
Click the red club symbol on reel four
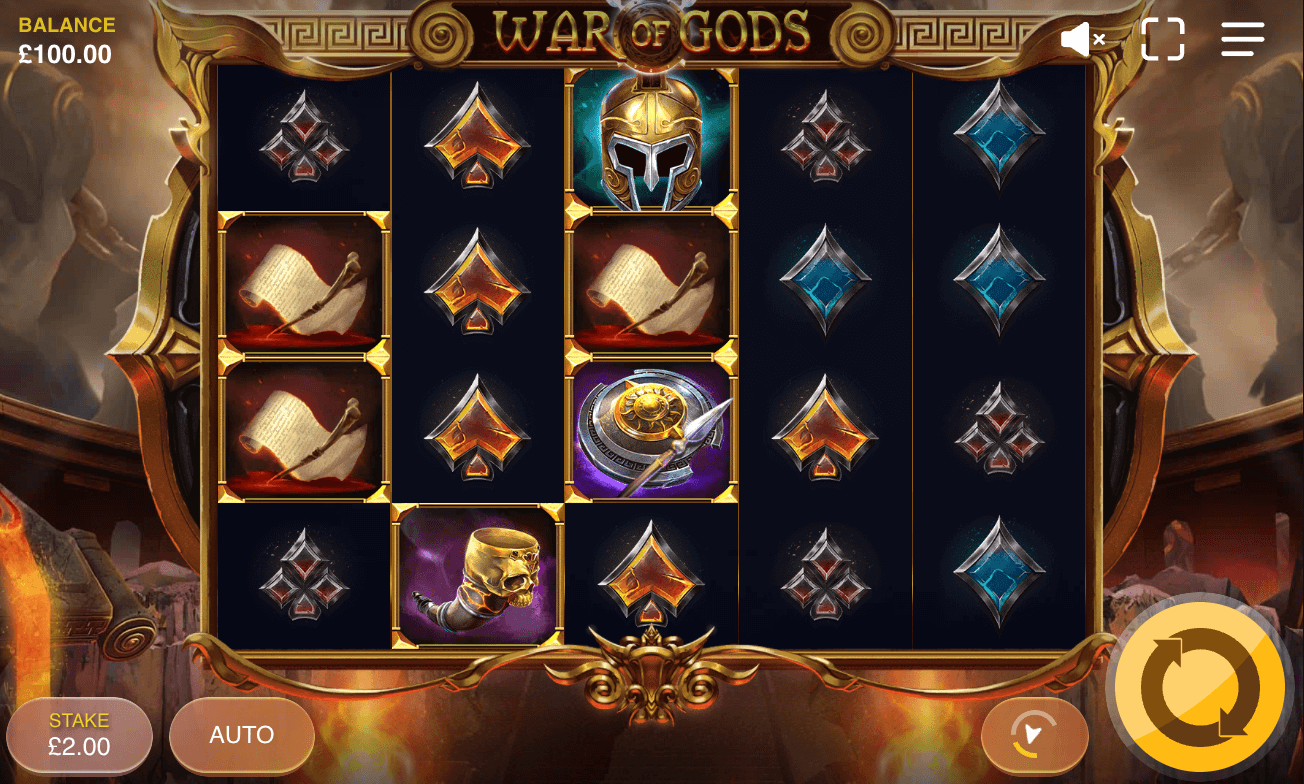click(825, 139)
